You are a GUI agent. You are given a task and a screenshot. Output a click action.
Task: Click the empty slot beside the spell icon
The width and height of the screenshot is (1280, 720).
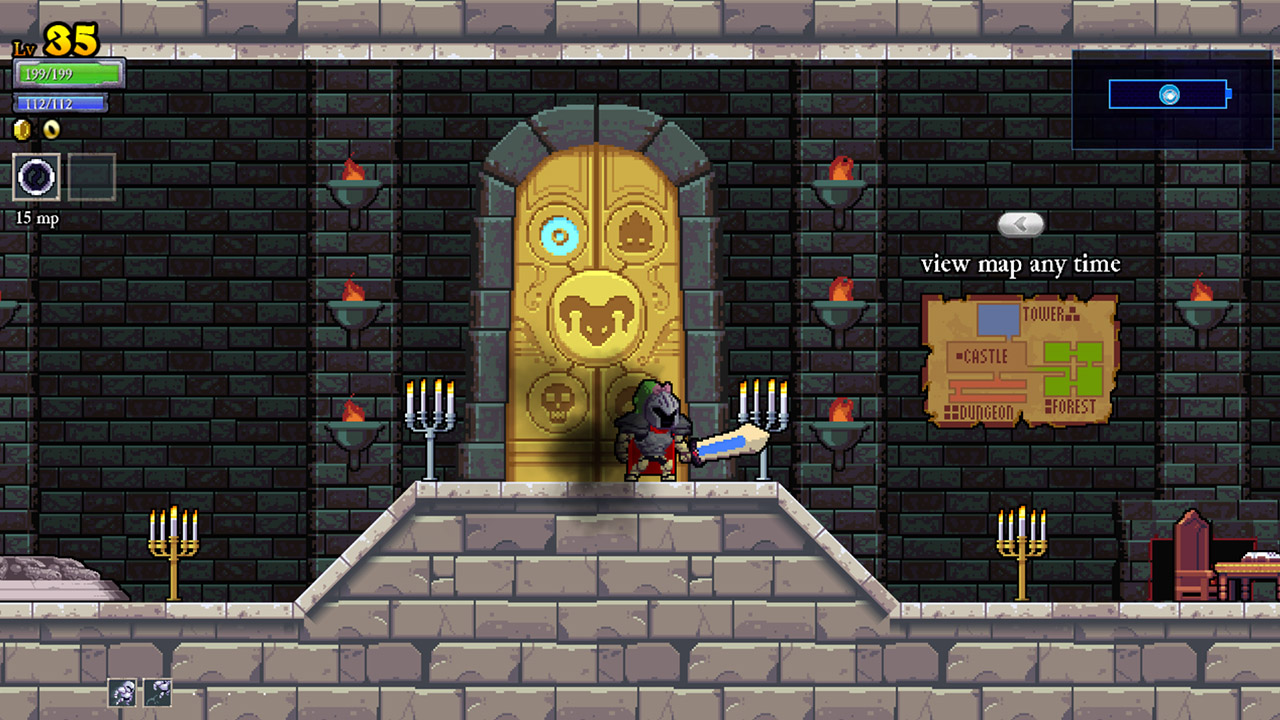tap(91, 177)
